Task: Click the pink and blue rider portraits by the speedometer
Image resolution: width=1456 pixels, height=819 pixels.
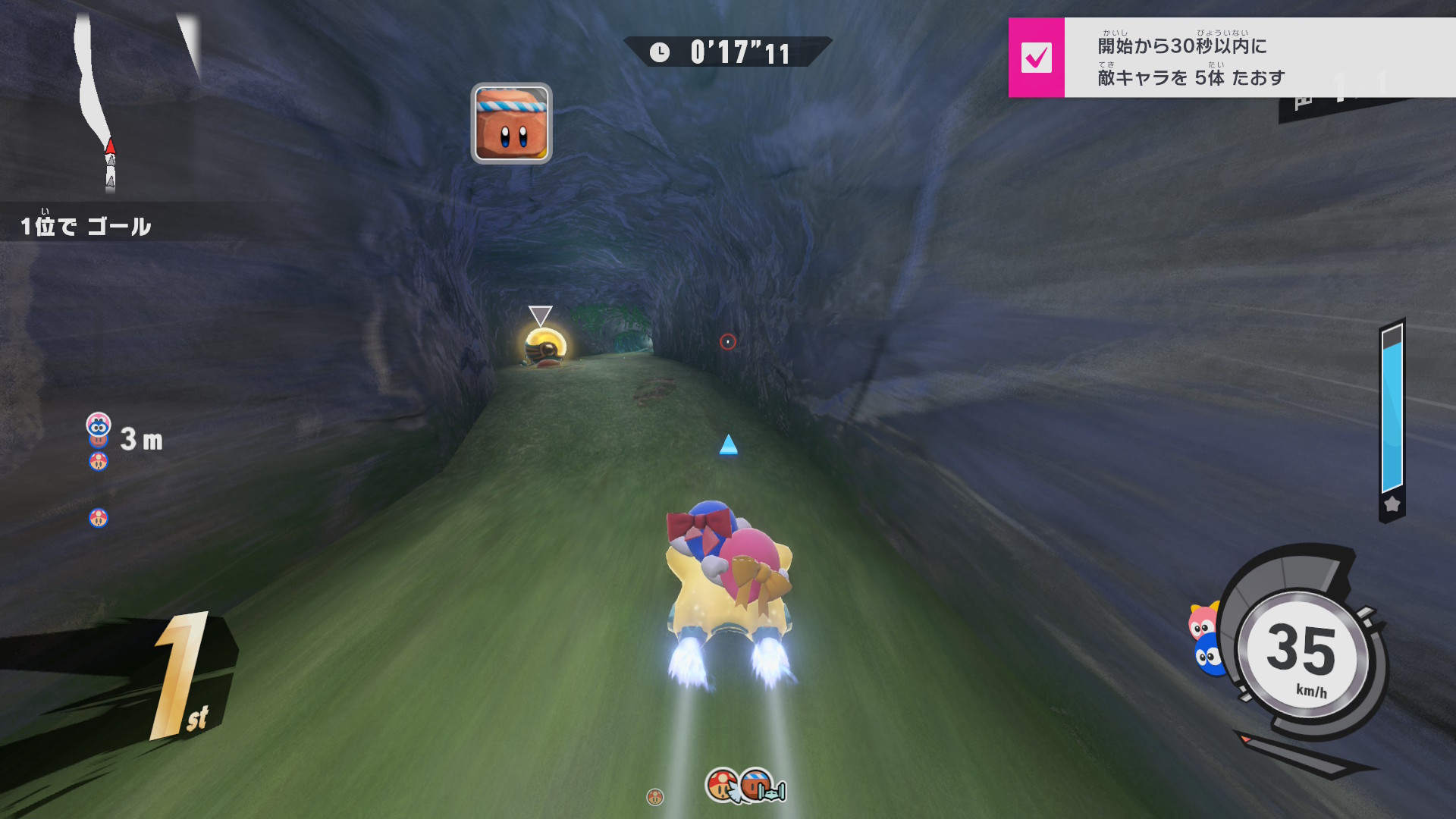Action: [1206, 639]
